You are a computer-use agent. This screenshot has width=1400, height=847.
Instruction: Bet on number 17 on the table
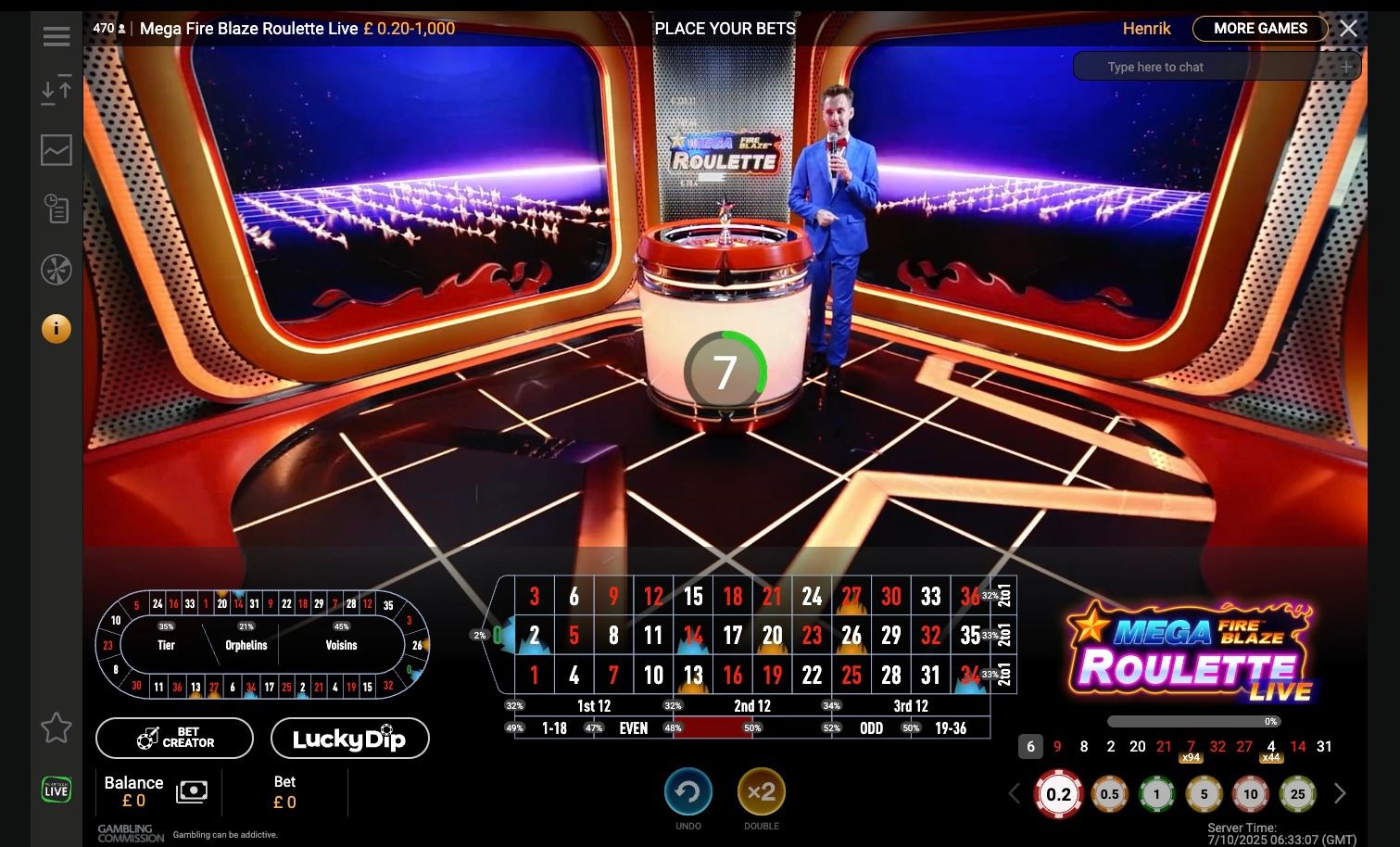(x=733, y=636)
